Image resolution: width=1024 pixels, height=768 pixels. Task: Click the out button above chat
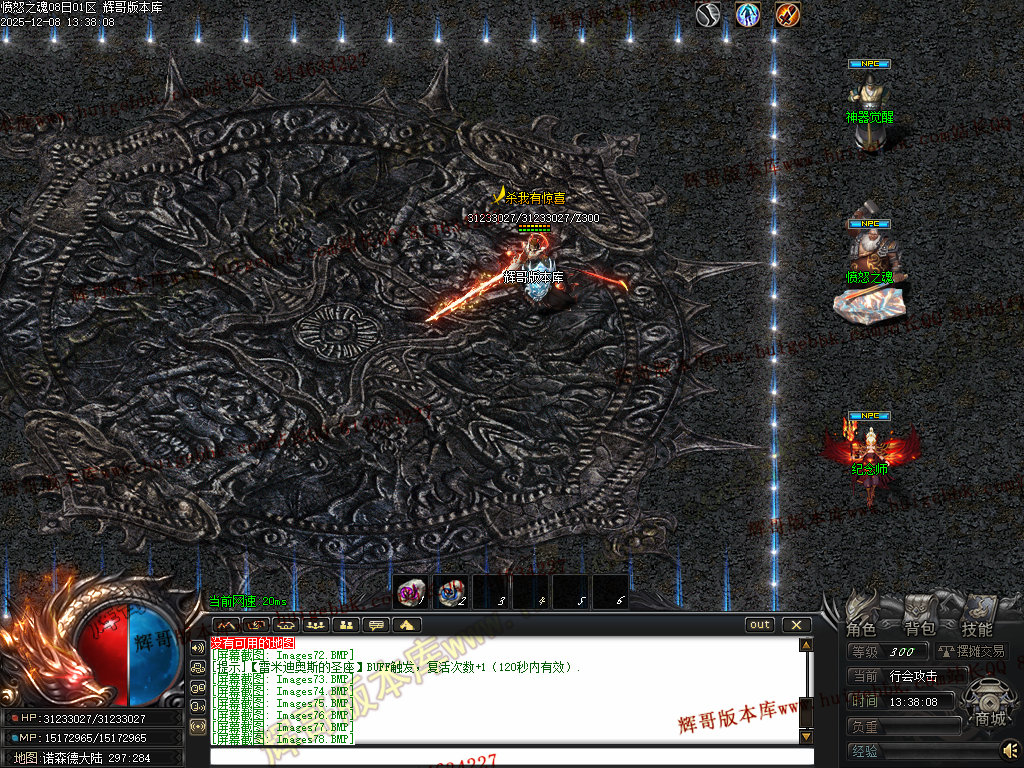(760, 625)
